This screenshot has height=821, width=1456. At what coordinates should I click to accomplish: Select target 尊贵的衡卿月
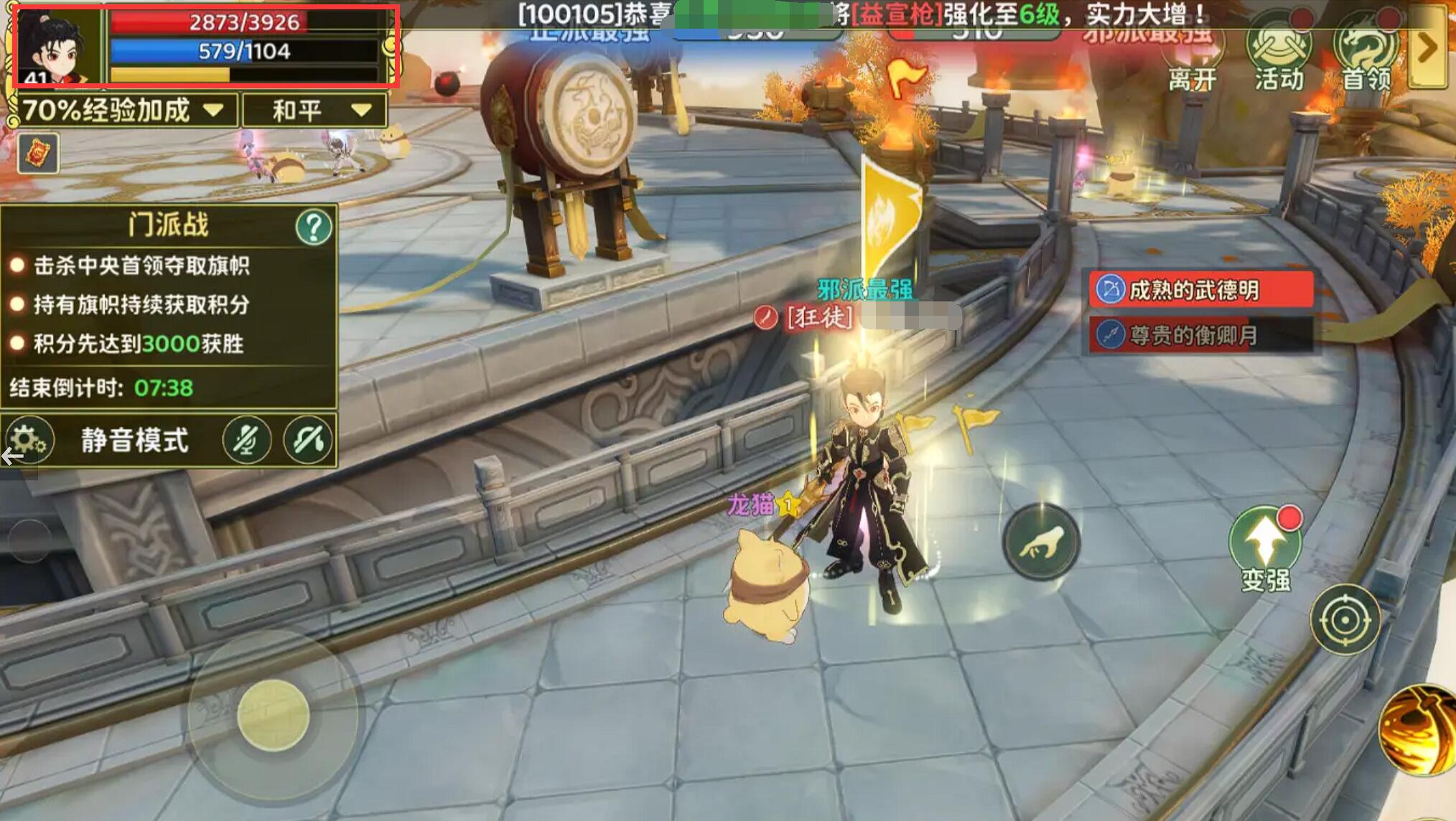pyautogui.click(x=1200, y=334)
